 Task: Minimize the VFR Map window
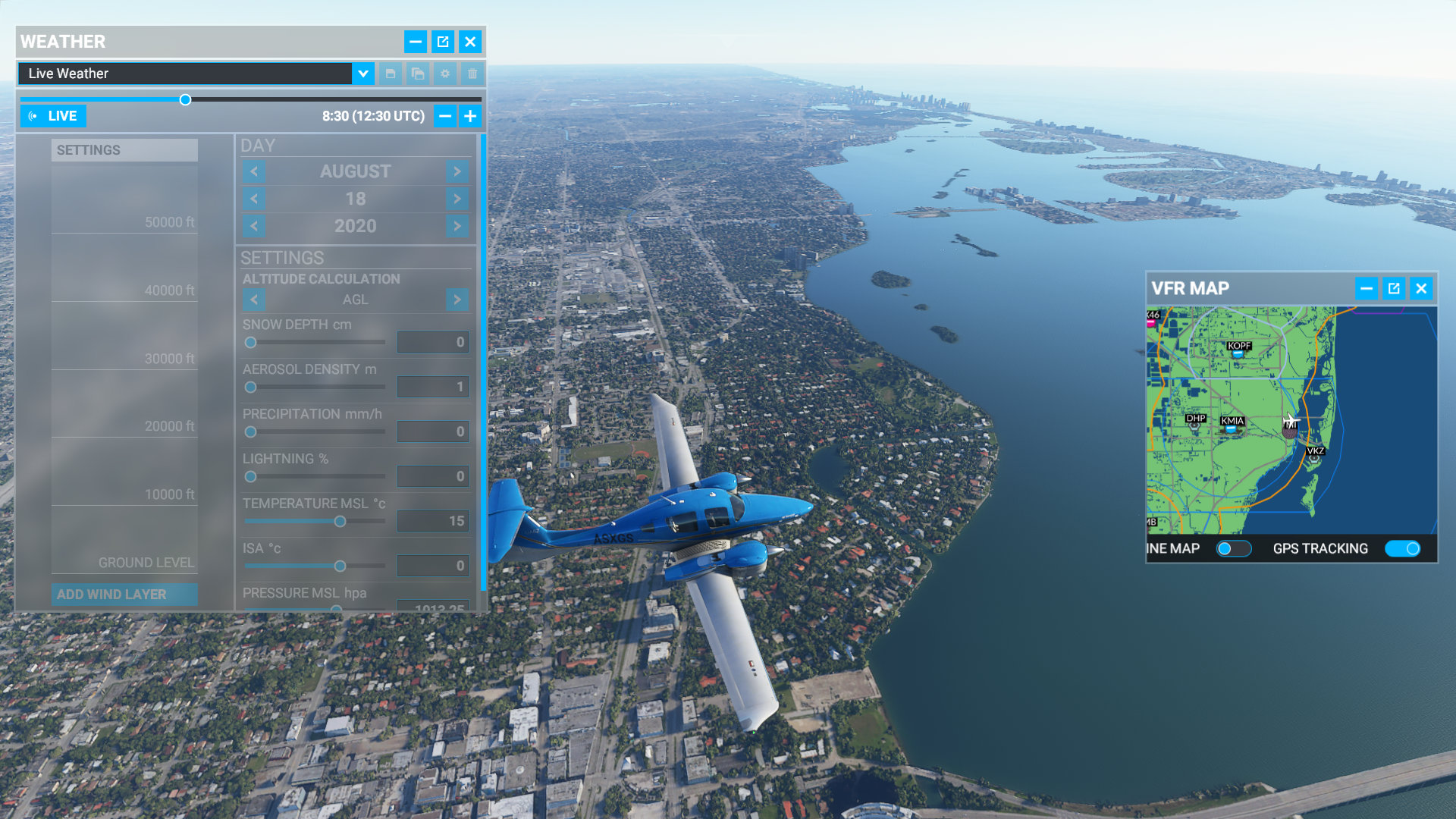[x=1367, y=288]
